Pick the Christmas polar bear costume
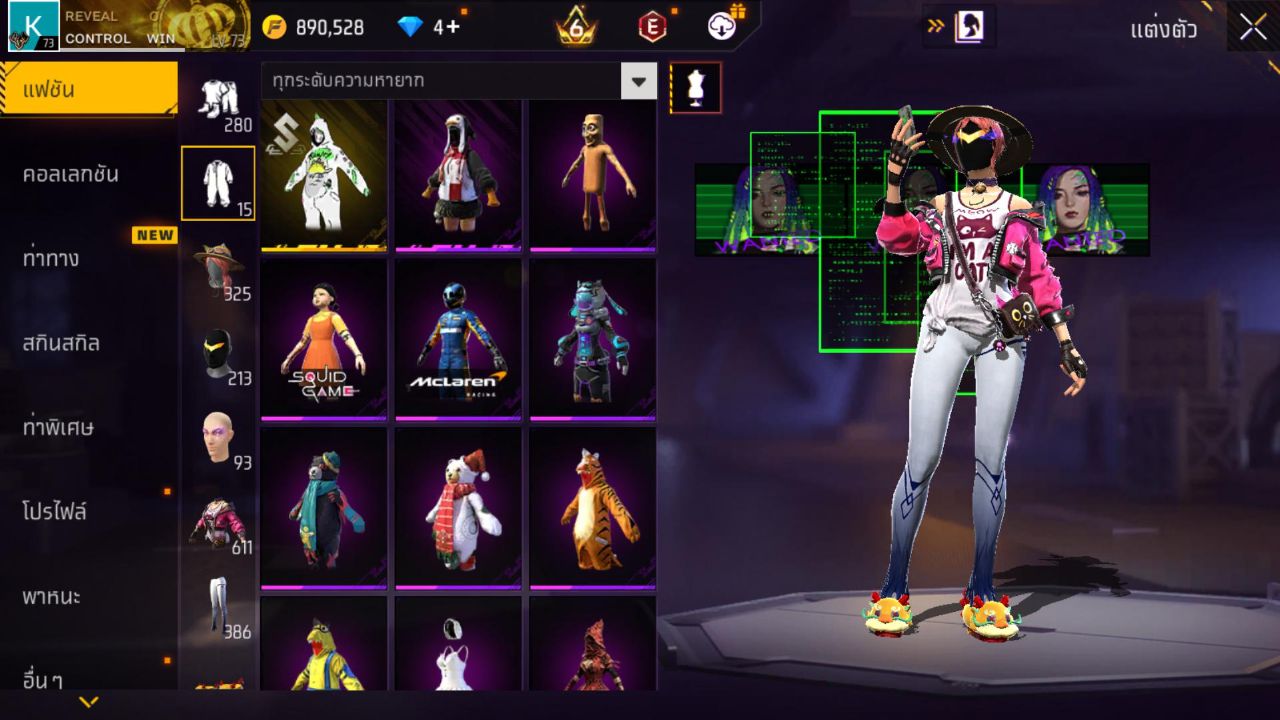Screen dimensions: 1280x720 [x=458, y=508]
